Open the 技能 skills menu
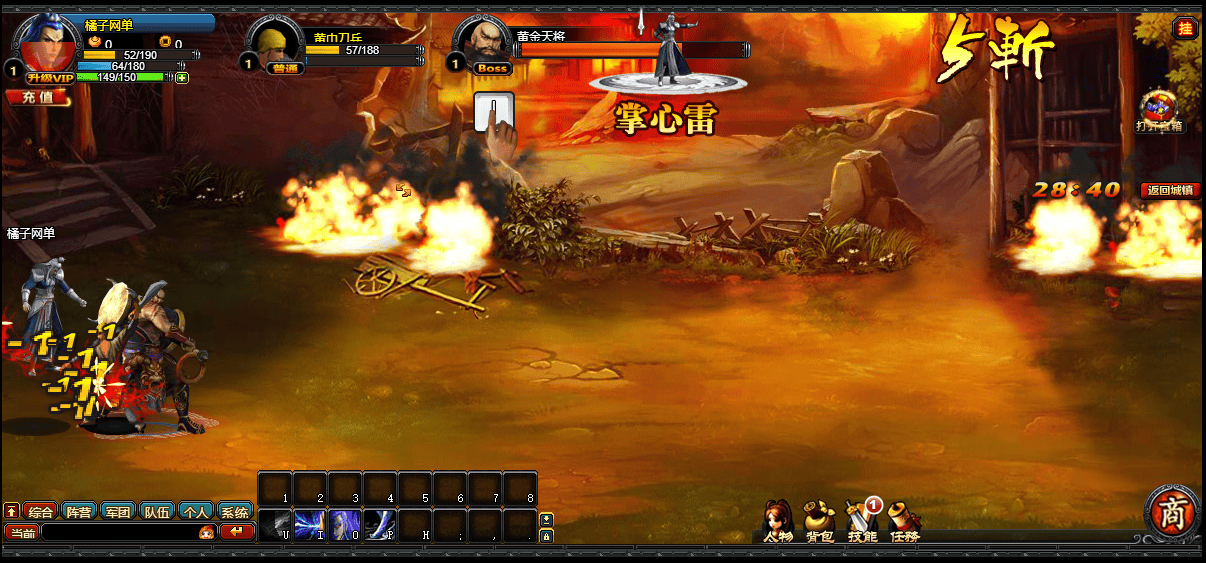Screen dimensions: 1206x563 pyautogui.click(x=861, y=521)
